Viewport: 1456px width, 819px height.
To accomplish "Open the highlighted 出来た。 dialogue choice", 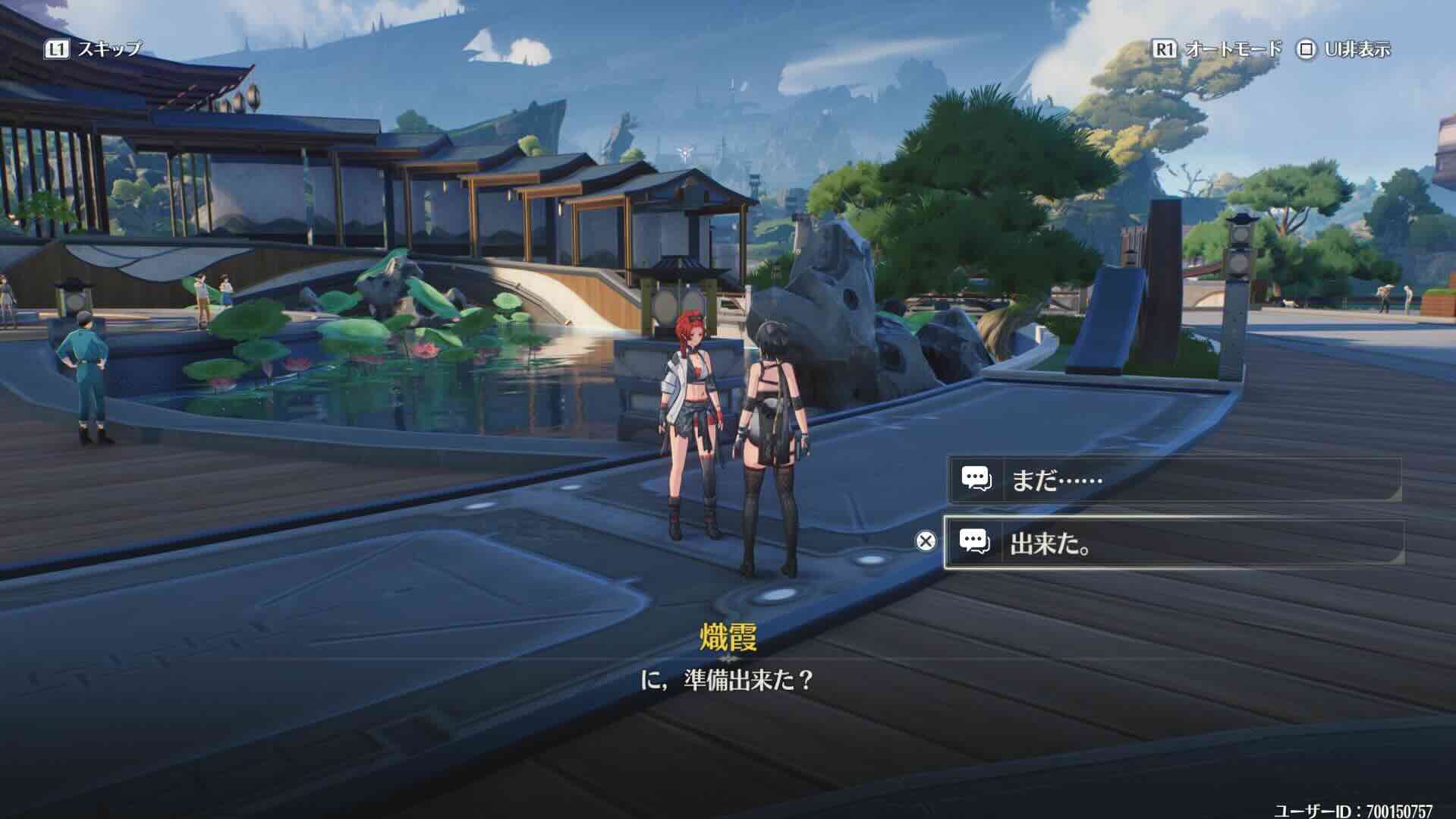I will tap(1176, 542).
